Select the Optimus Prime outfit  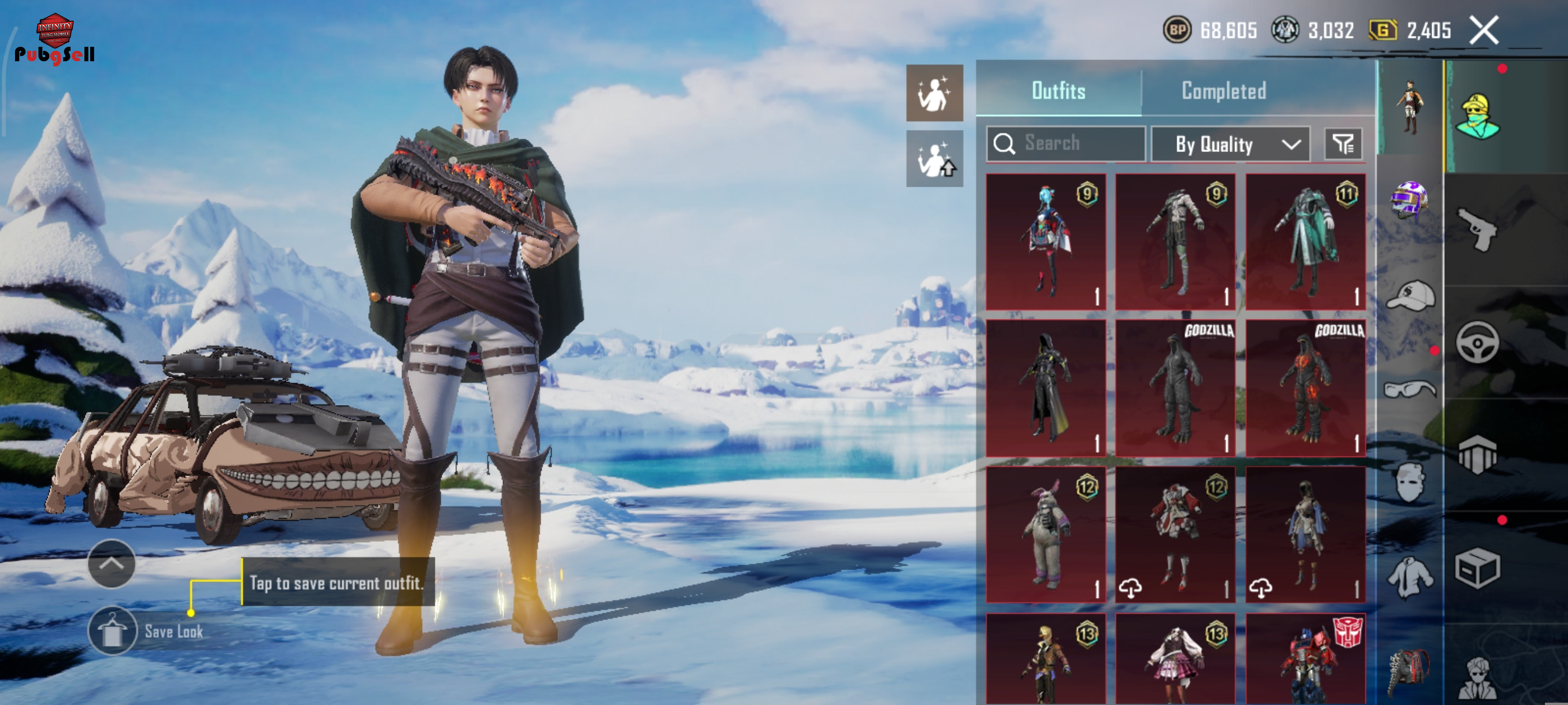[x=1305, y=660]
